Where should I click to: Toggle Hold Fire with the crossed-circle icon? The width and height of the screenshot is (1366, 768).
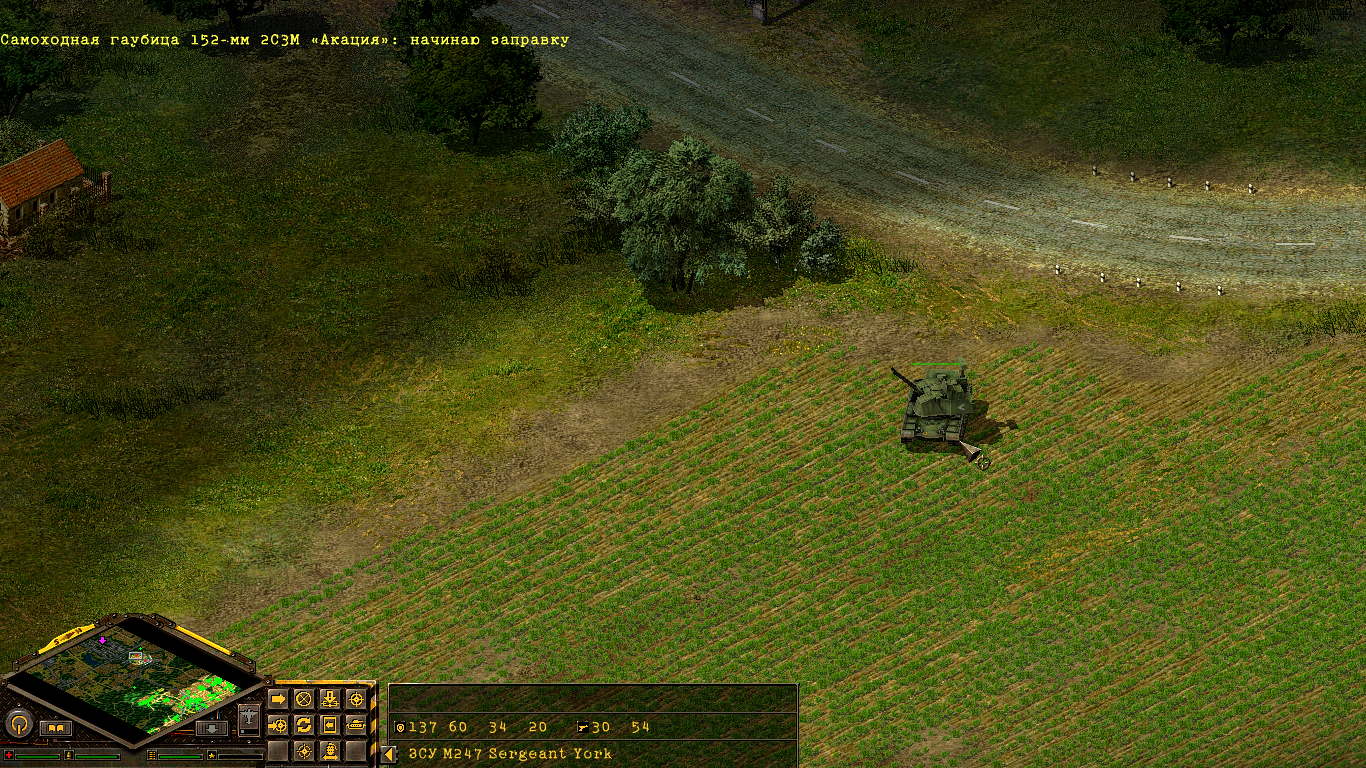click(303, 699)
